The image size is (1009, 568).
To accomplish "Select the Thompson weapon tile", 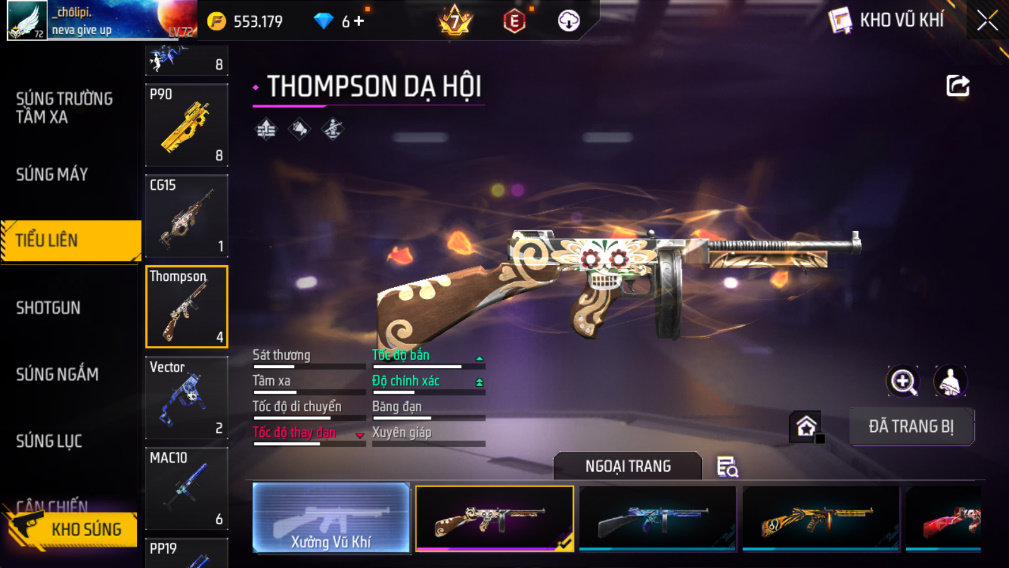I will (186, 306).
